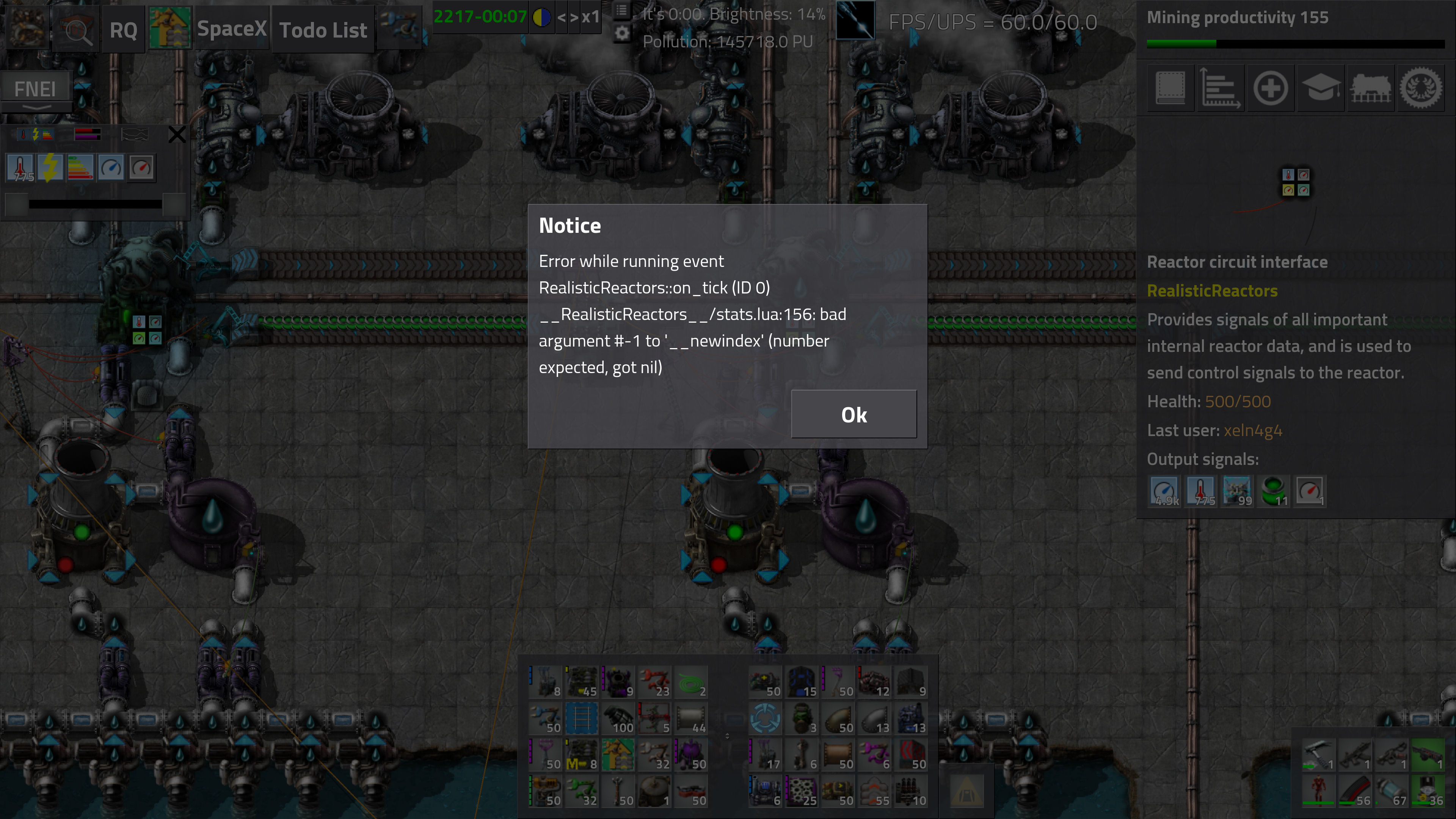This screenshot has width=1456, height=819.
Task: Open the magnifying glass search mod button
Action: coord(76,30)
